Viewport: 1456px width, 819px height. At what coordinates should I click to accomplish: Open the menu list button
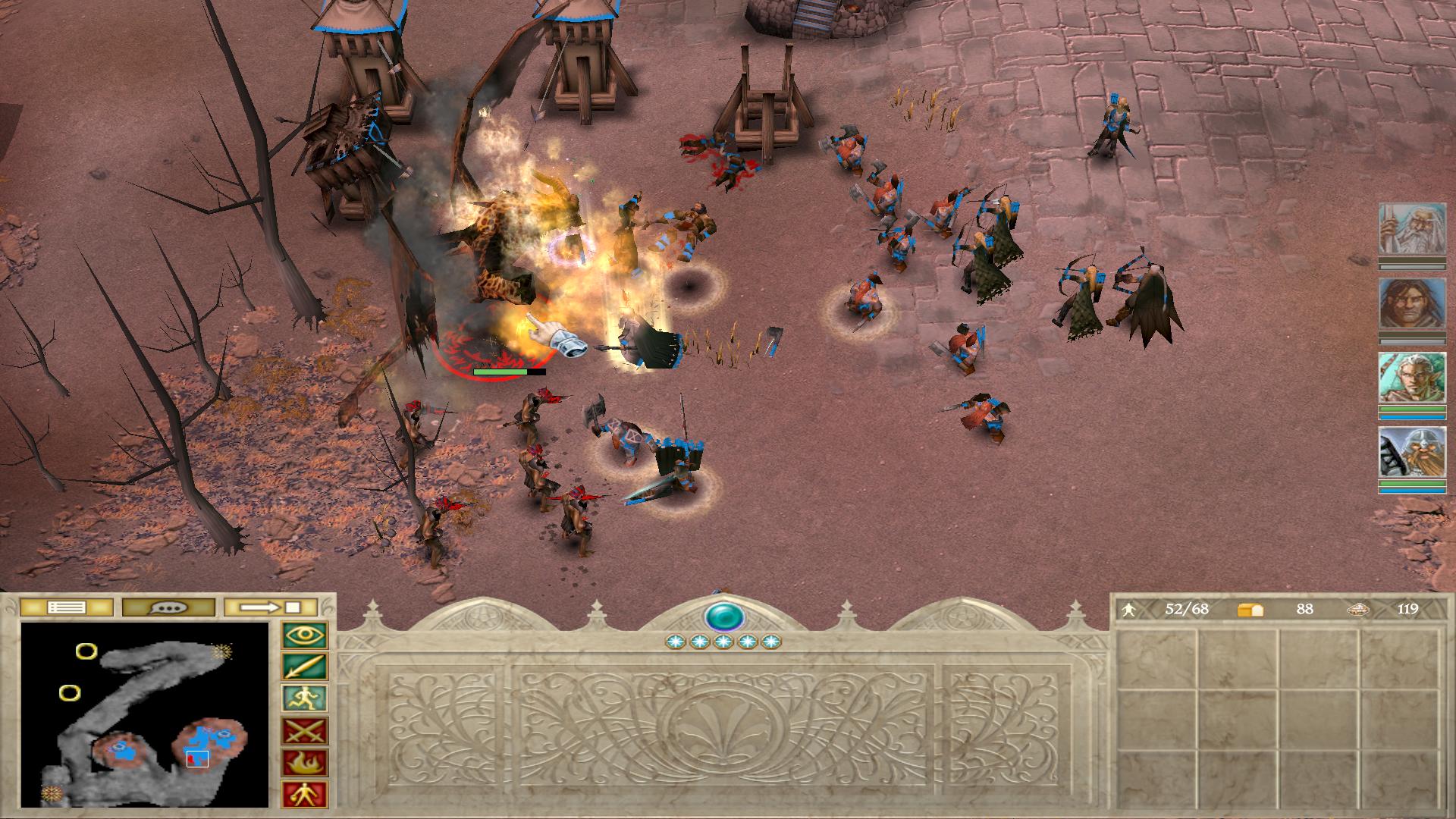point(66,607)
